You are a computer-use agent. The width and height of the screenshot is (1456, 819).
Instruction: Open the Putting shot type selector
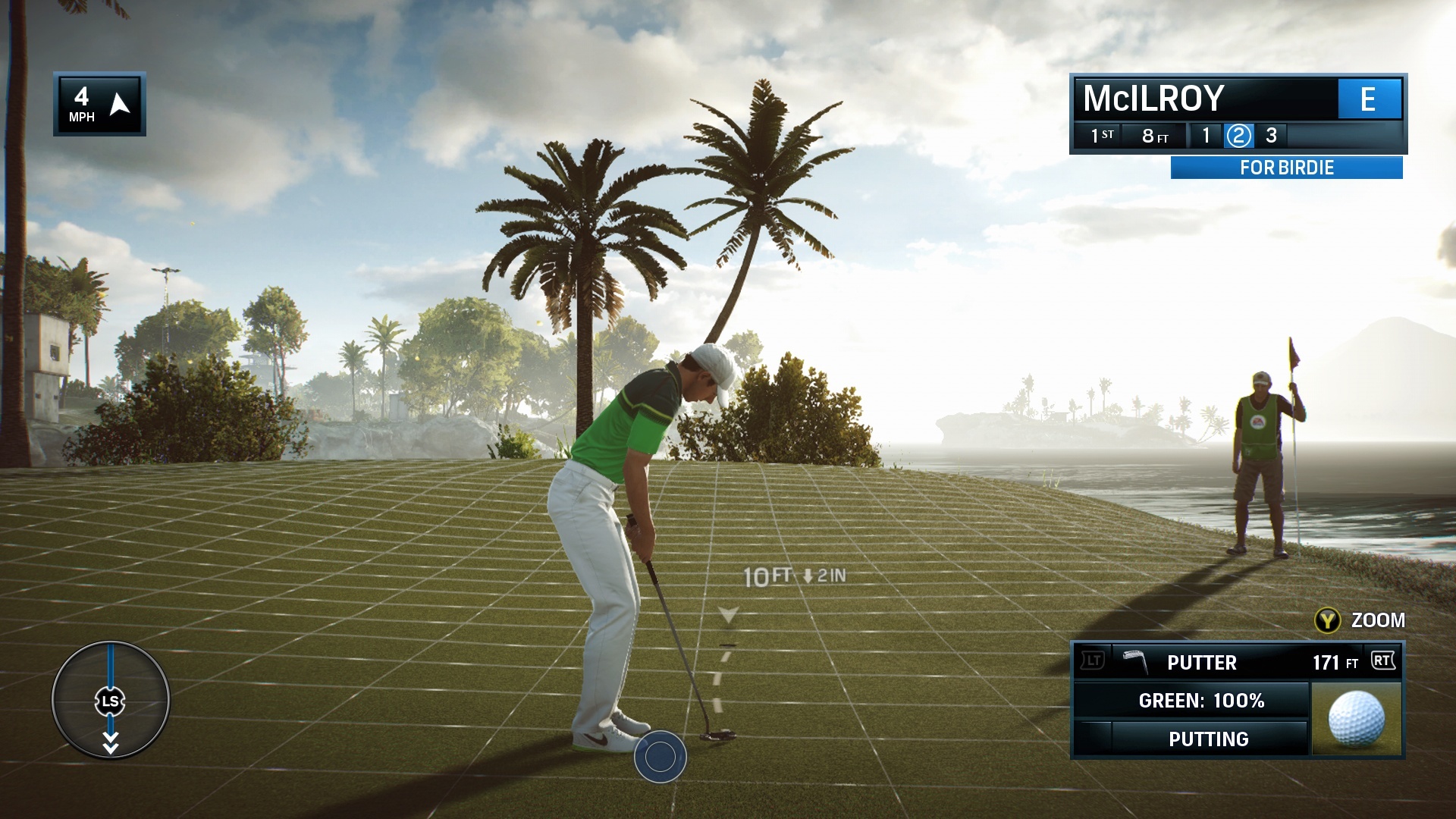(x=1208, y=739)
